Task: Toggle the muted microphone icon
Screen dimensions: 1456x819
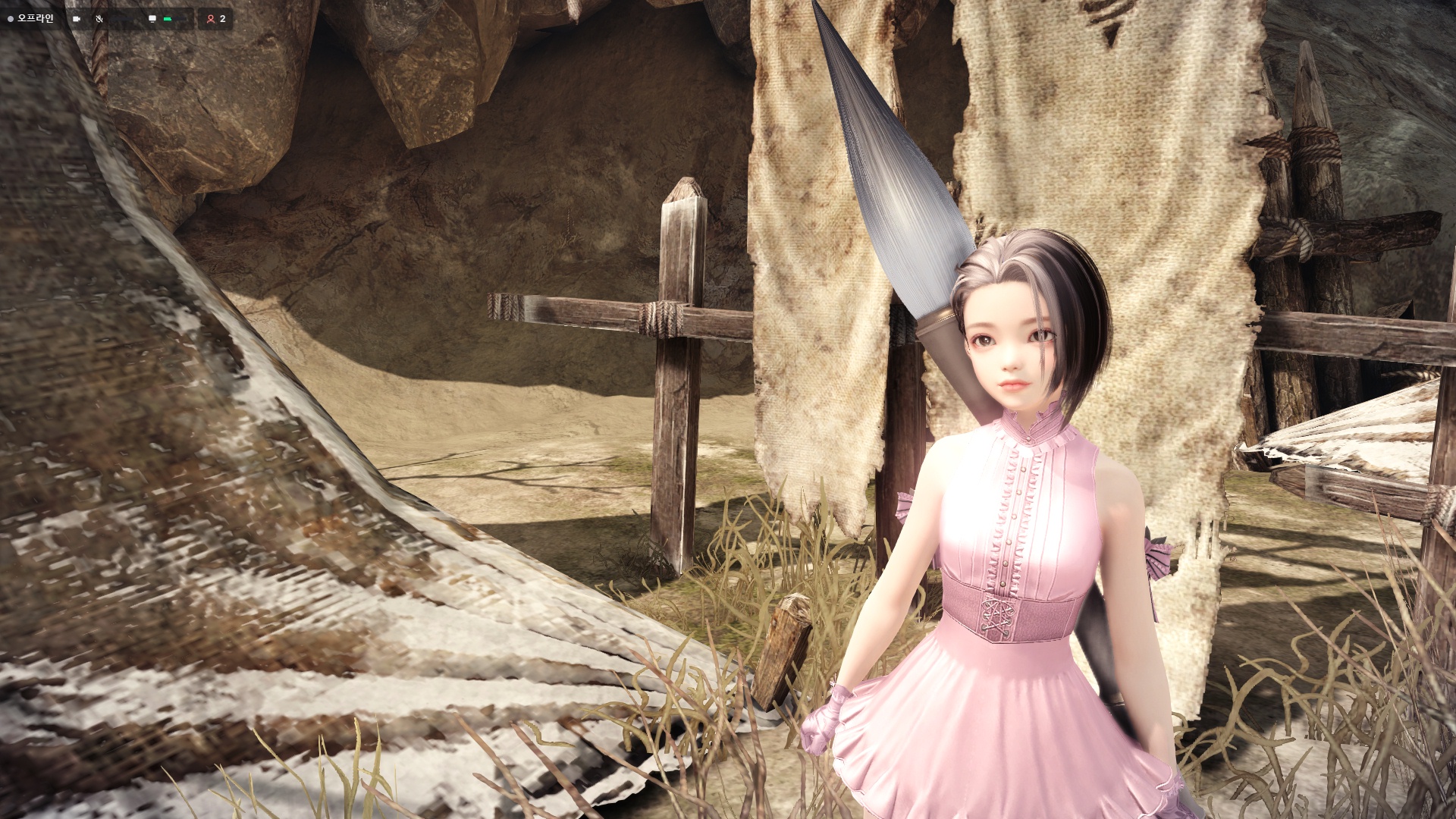Action: [x=99, y=19]
